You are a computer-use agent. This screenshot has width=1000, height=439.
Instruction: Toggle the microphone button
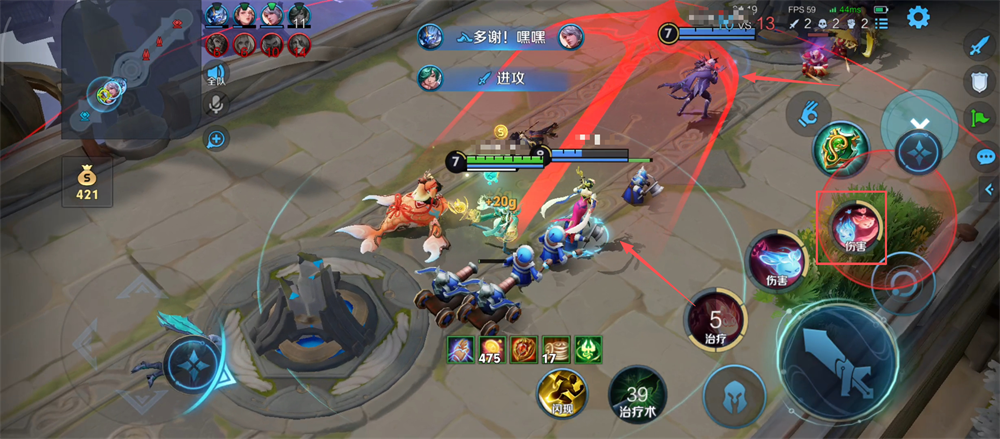(x=215, y=105)
